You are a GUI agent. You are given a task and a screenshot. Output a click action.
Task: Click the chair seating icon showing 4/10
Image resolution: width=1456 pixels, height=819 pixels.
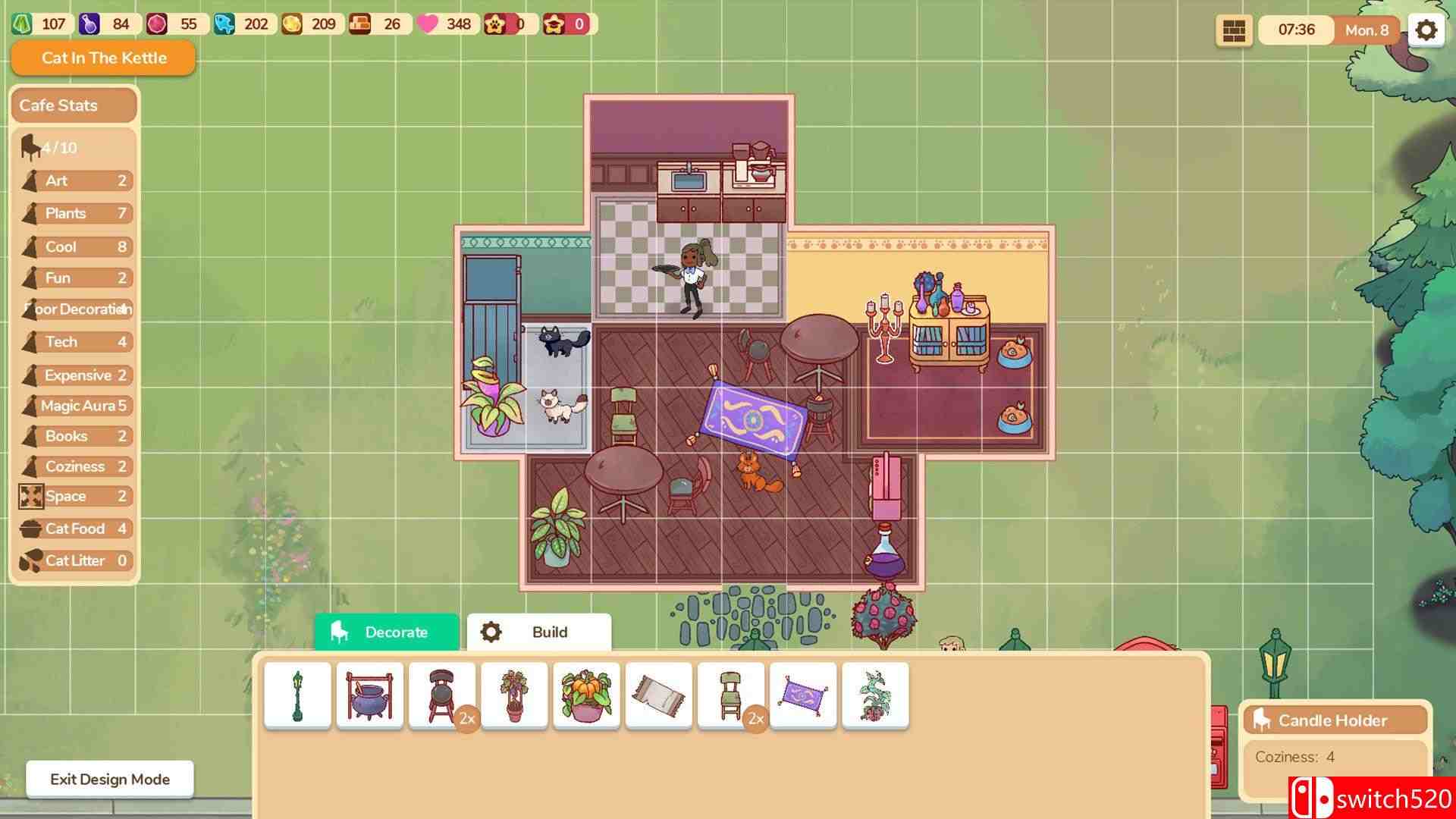[28, 147]
